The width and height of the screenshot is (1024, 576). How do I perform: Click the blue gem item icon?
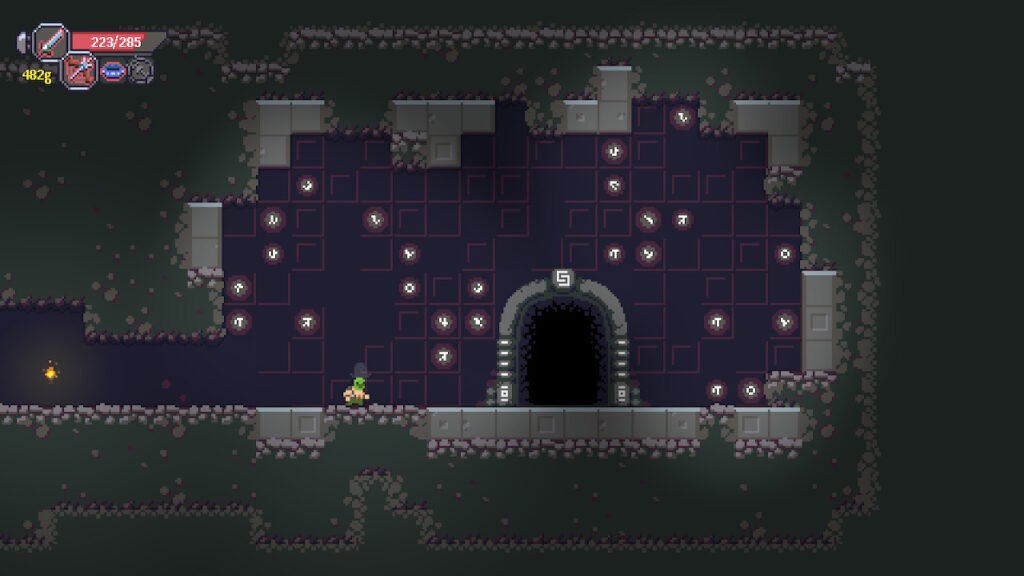pos(113,71)
